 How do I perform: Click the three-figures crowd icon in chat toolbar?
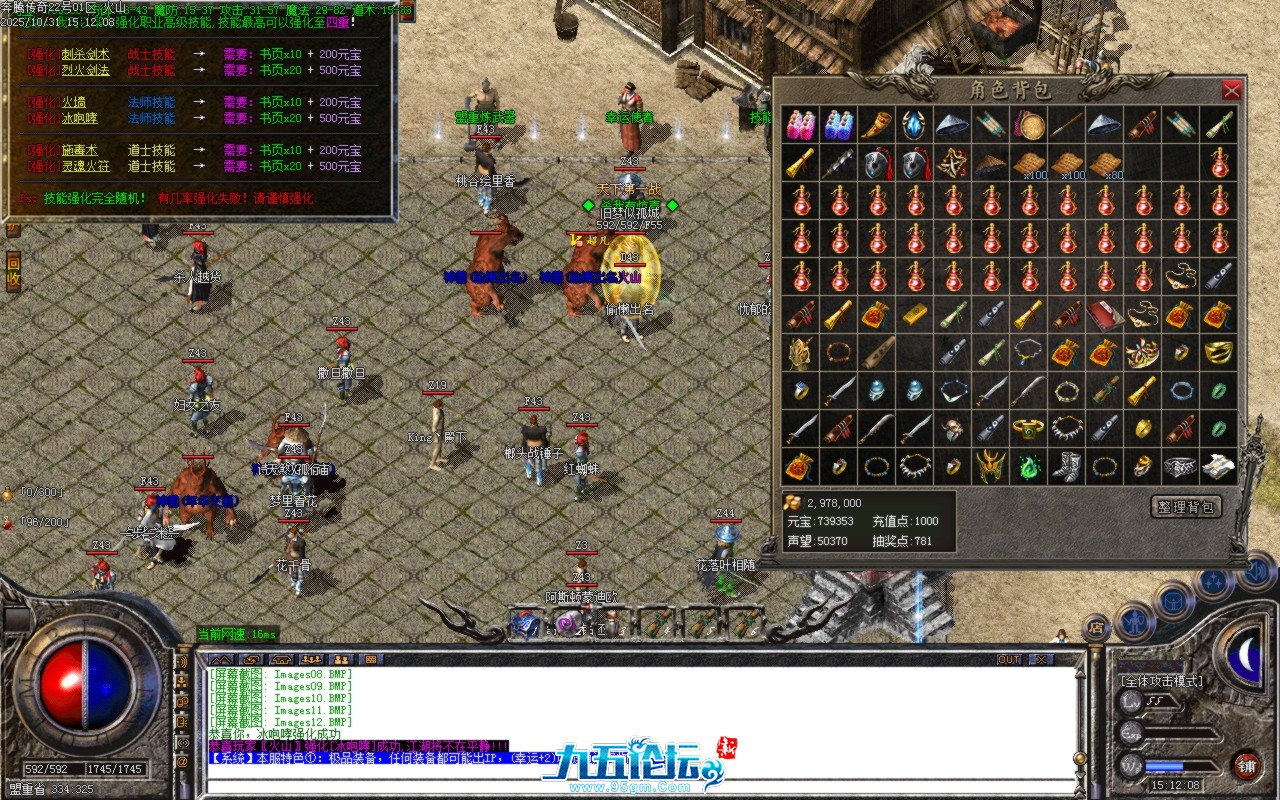(311, 657)
